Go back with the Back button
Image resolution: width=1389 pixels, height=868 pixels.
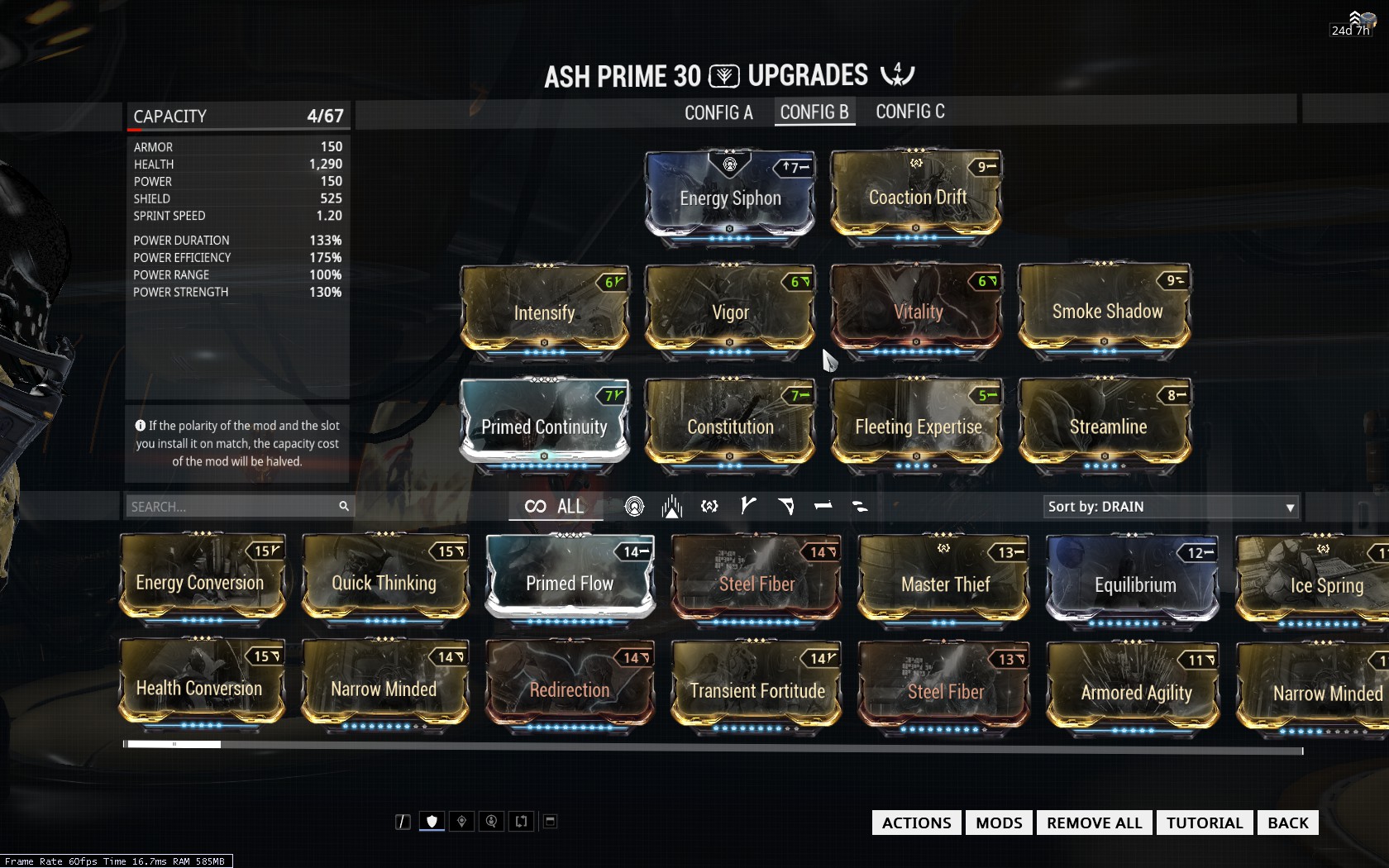click(1287, 823)
